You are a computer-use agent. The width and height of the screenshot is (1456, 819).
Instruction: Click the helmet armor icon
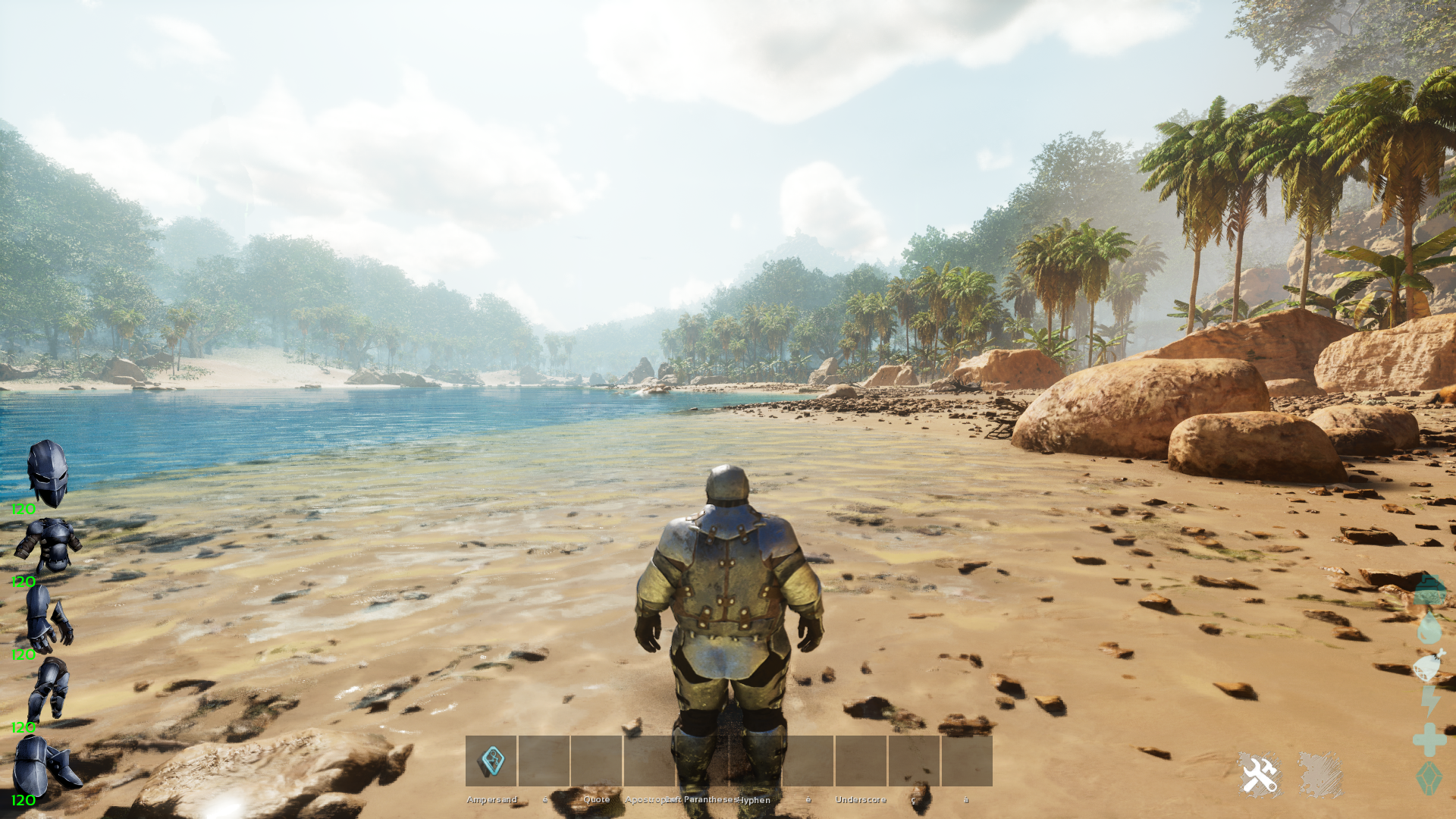pos(48,473)
